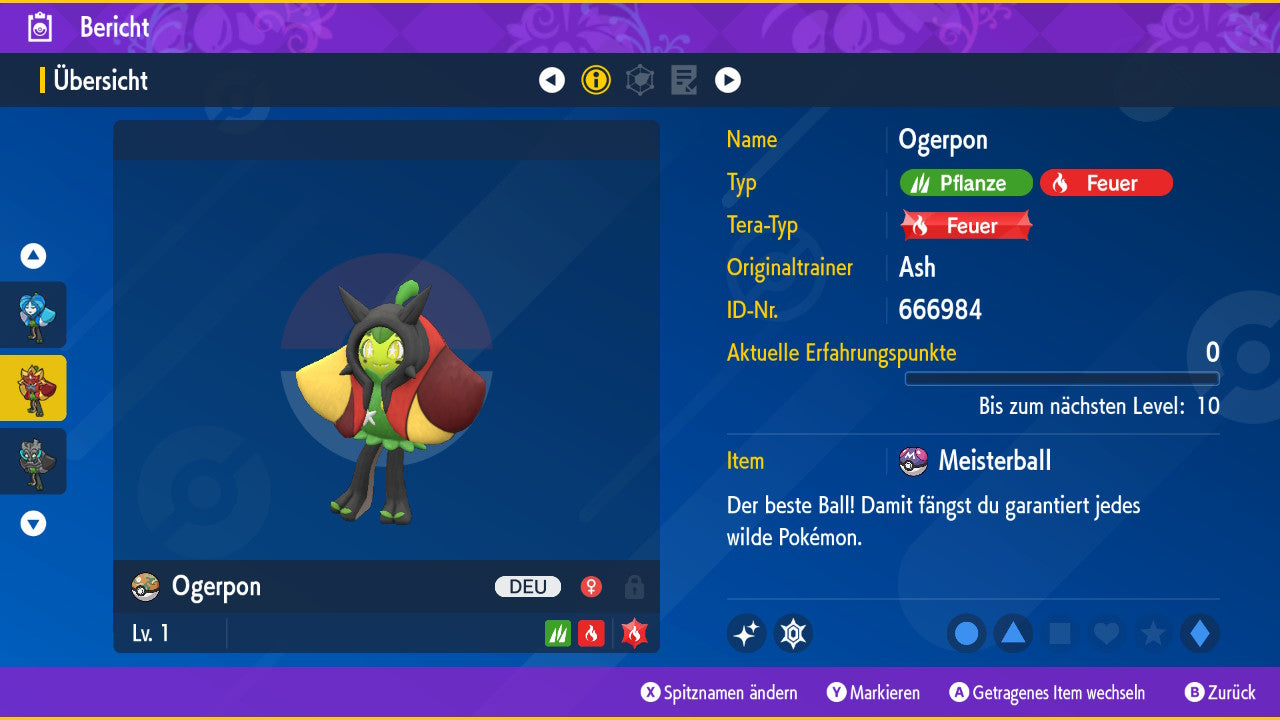Select the Ogerpon thumbnail in the party list

pos(33,388)
